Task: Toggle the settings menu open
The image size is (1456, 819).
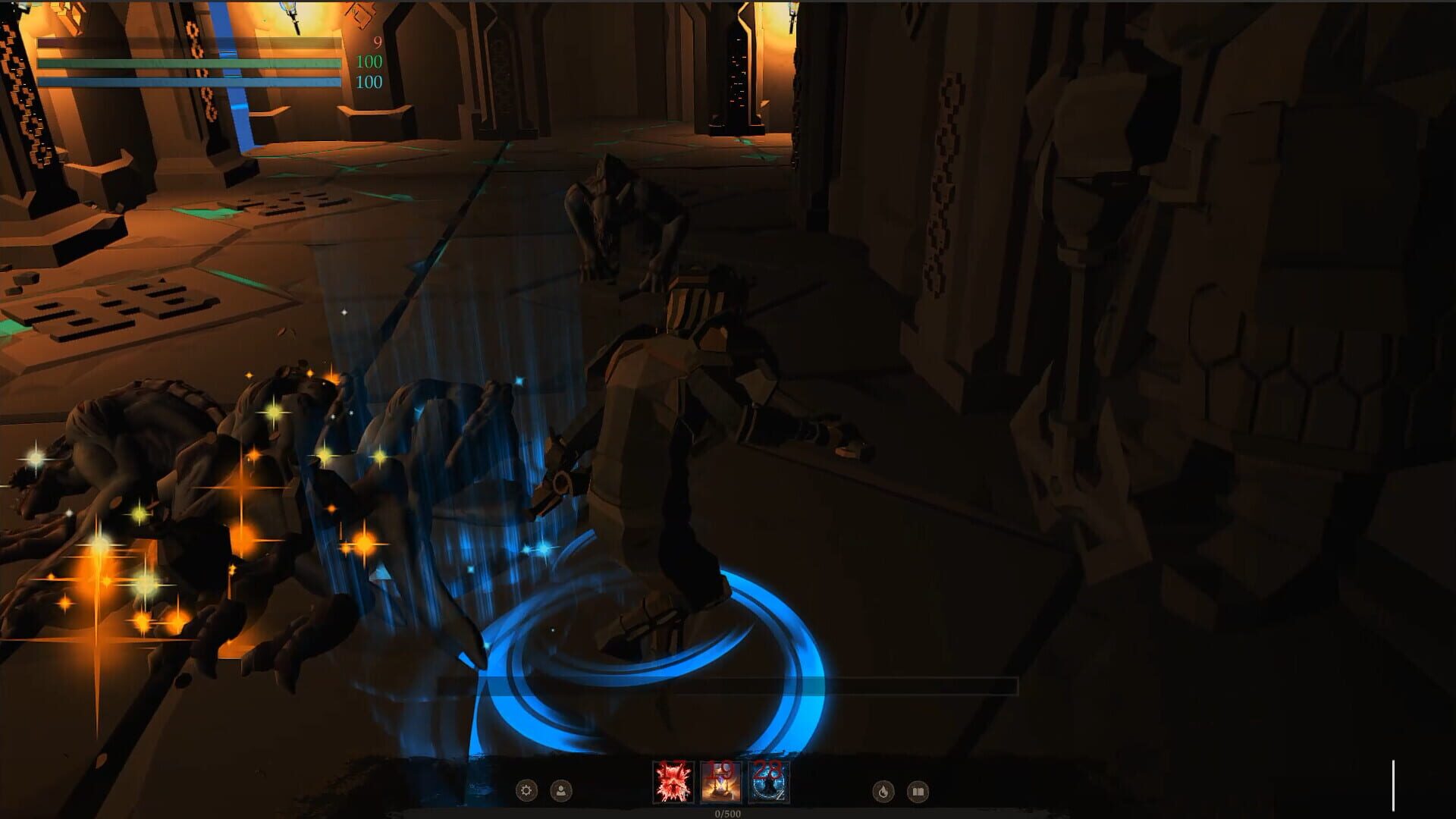Action: pos(526,789)
